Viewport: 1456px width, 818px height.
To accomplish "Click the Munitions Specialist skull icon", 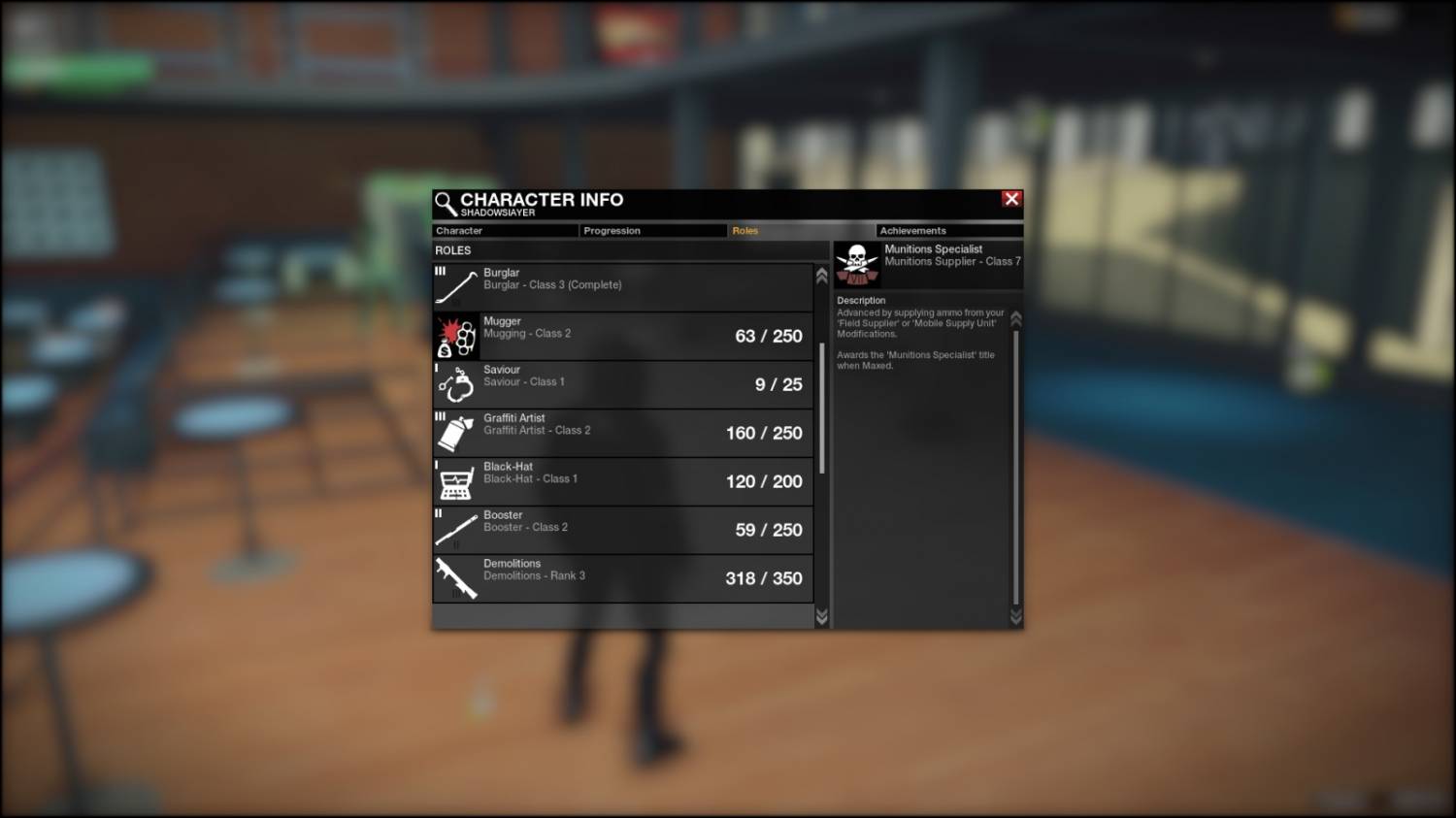I will pos(857,263).
